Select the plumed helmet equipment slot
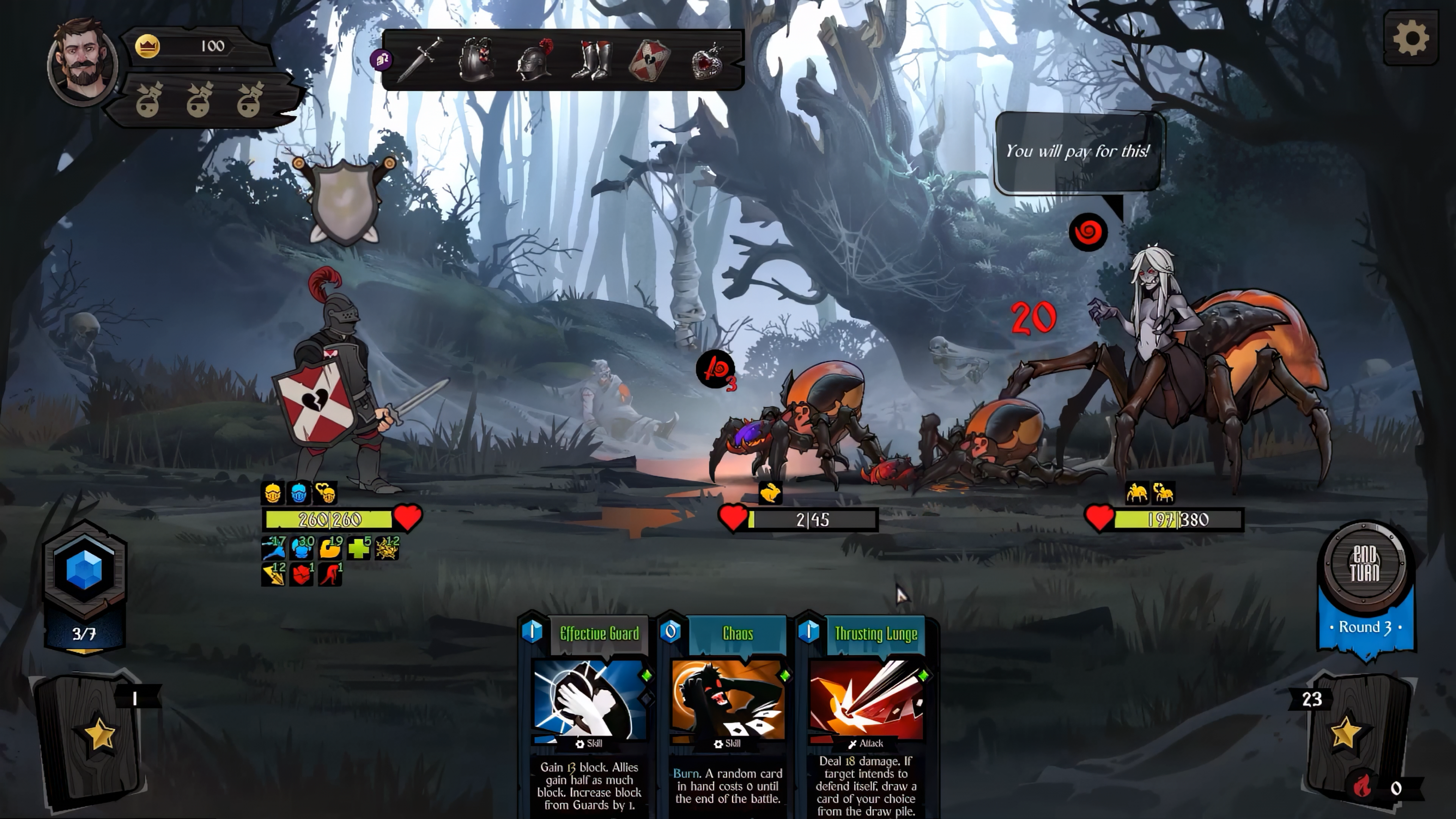 (534, 60)
